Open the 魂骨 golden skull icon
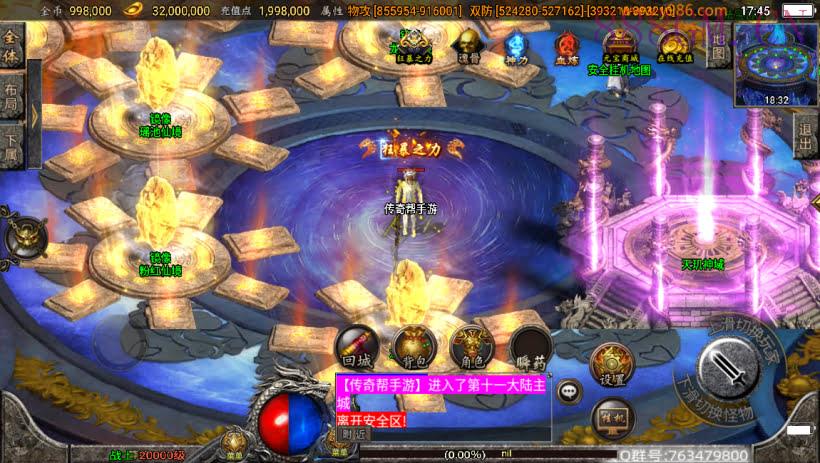Screen dimensions: 820x463 [x=466, y=45]
